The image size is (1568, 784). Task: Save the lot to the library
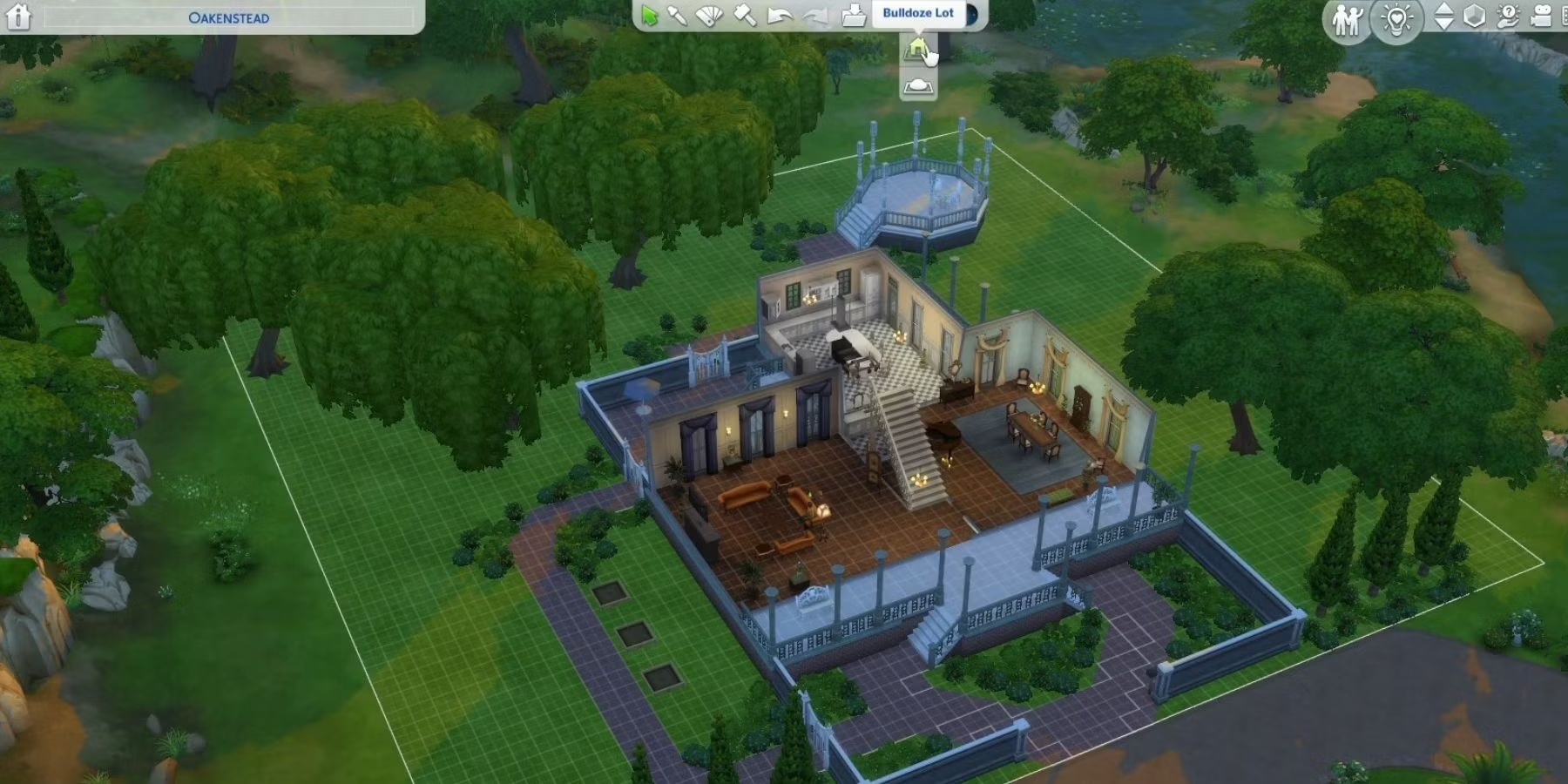click(x=854, y=15)
